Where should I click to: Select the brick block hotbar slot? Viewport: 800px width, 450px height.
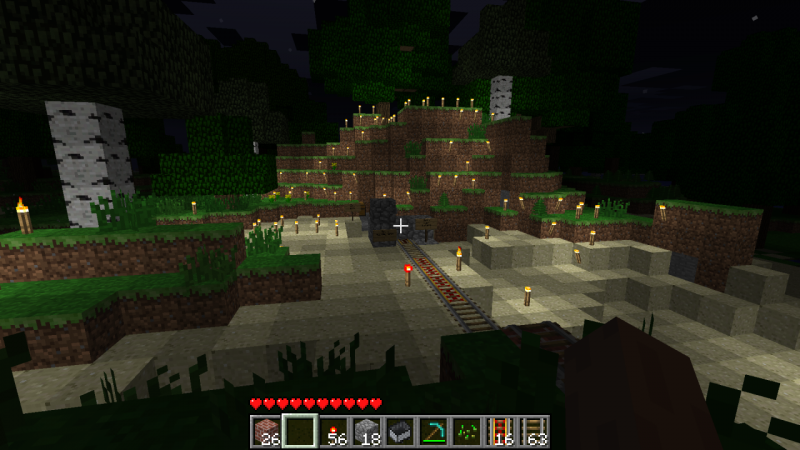pos(267,431)
